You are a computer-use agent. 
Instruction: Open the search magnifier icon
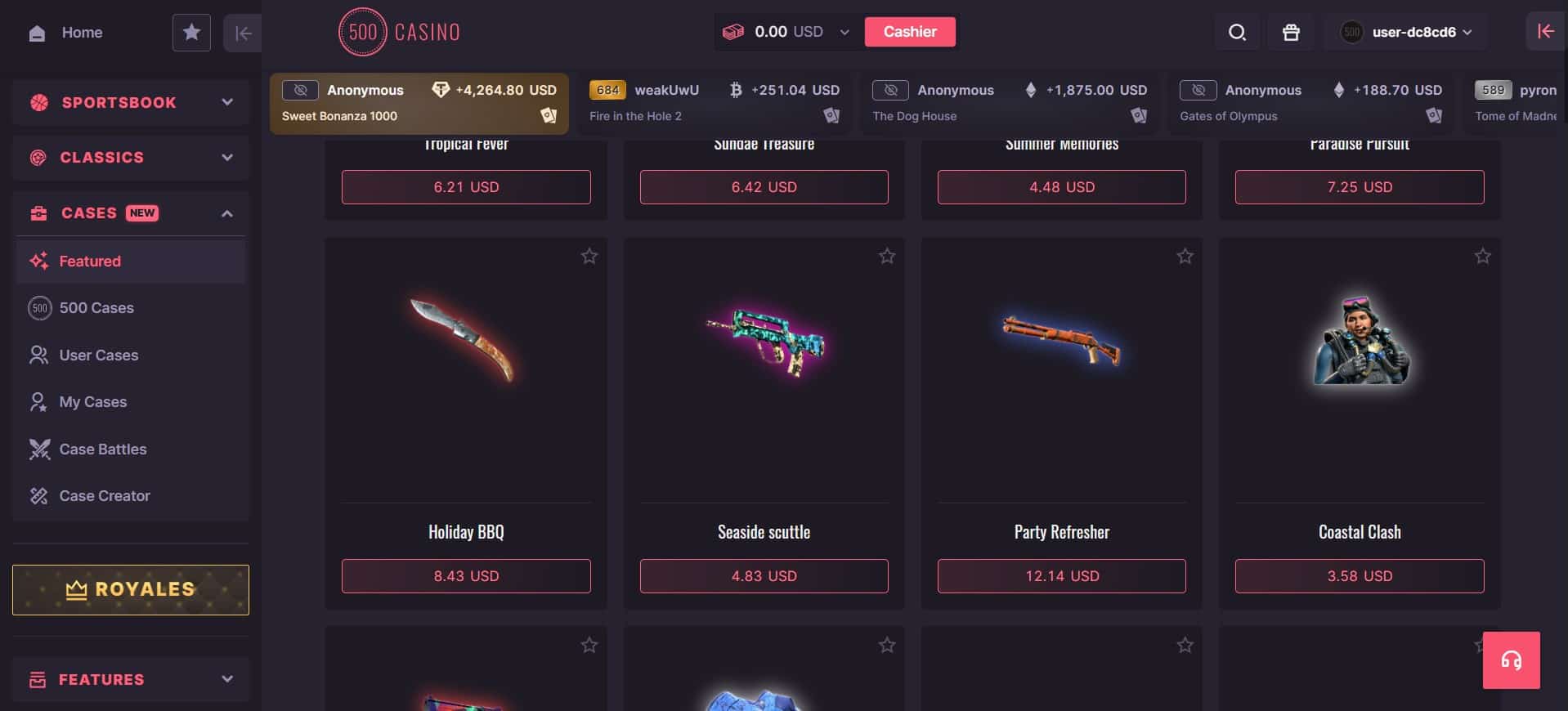(1237, 33)
